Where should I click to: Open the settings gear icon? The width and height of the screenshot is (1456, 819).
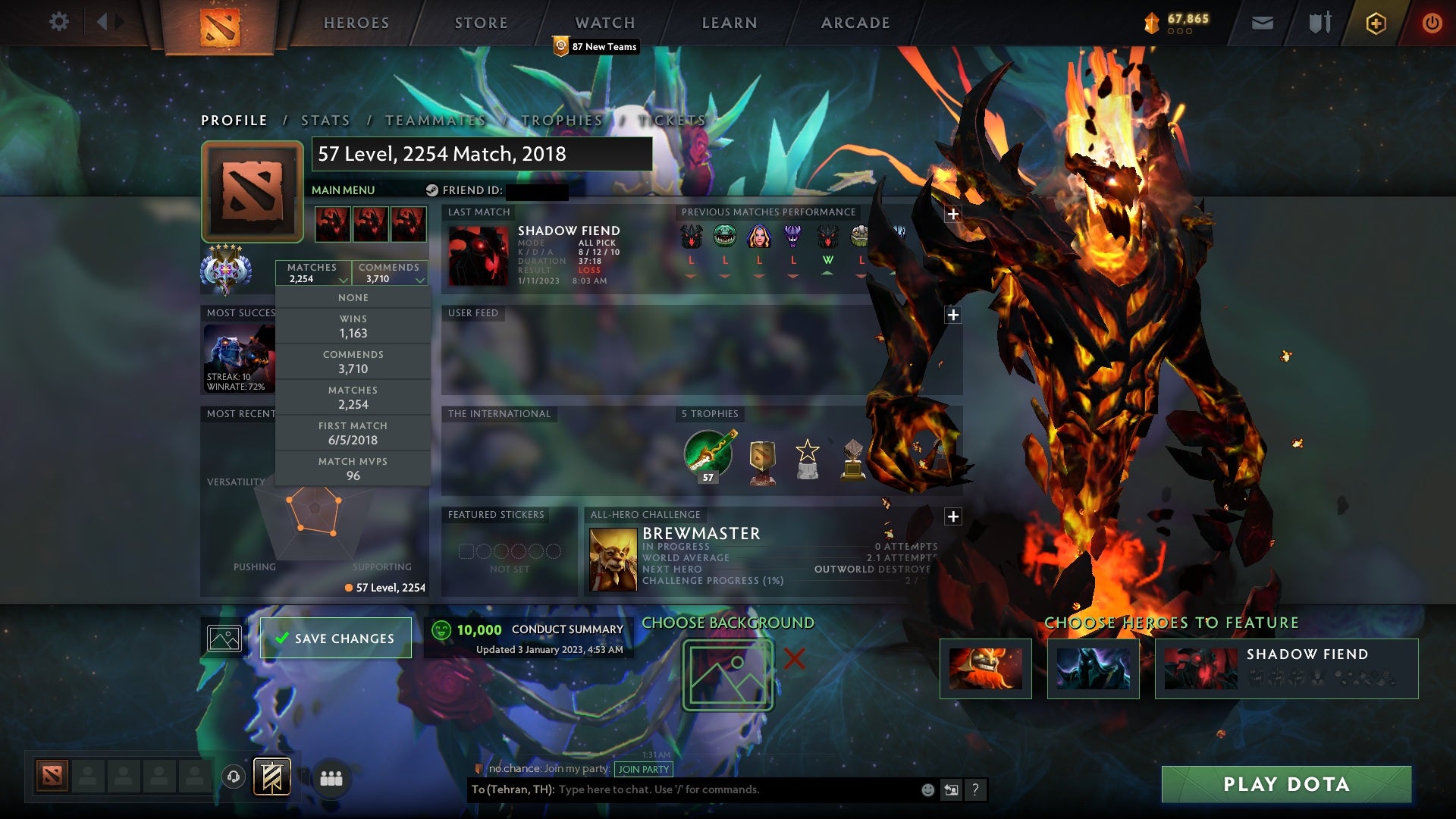(x=59, y=22)
